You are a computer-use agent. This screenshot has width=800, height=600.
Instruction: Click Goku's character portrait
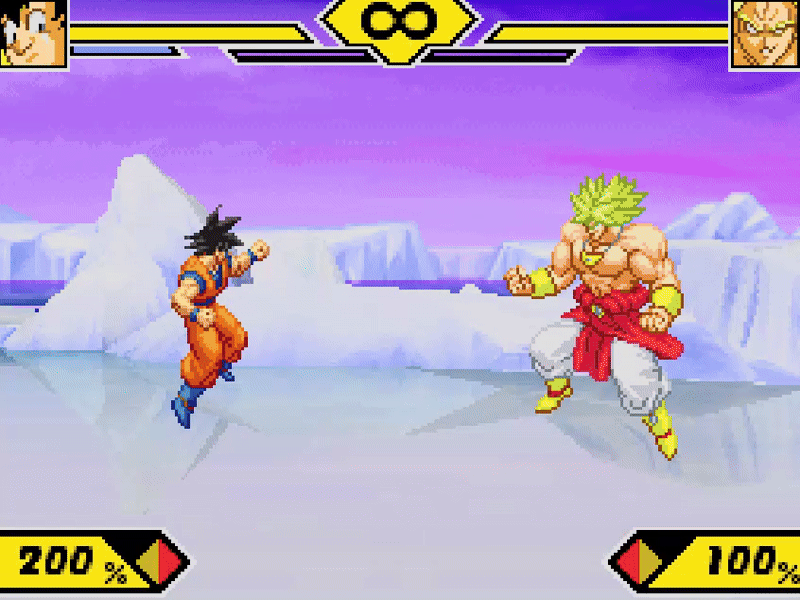pyautogui.click(x=33, y=32)
